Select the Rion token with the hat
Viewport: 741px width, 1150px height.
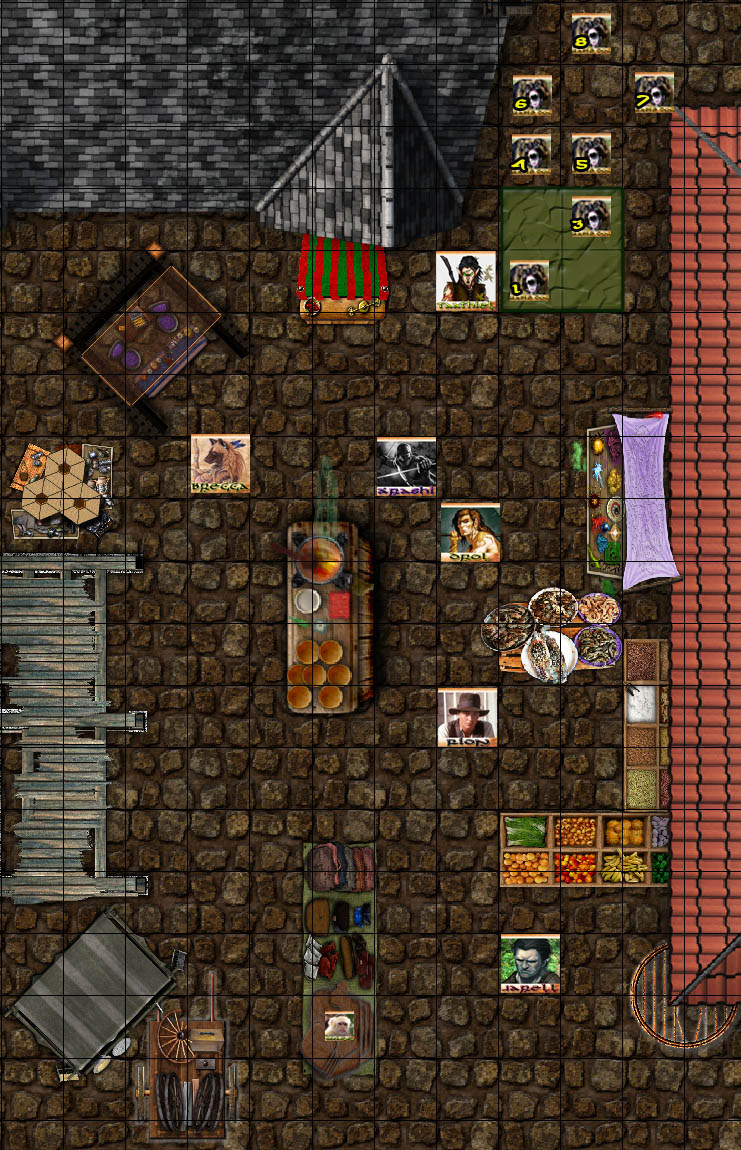point(467,716)
